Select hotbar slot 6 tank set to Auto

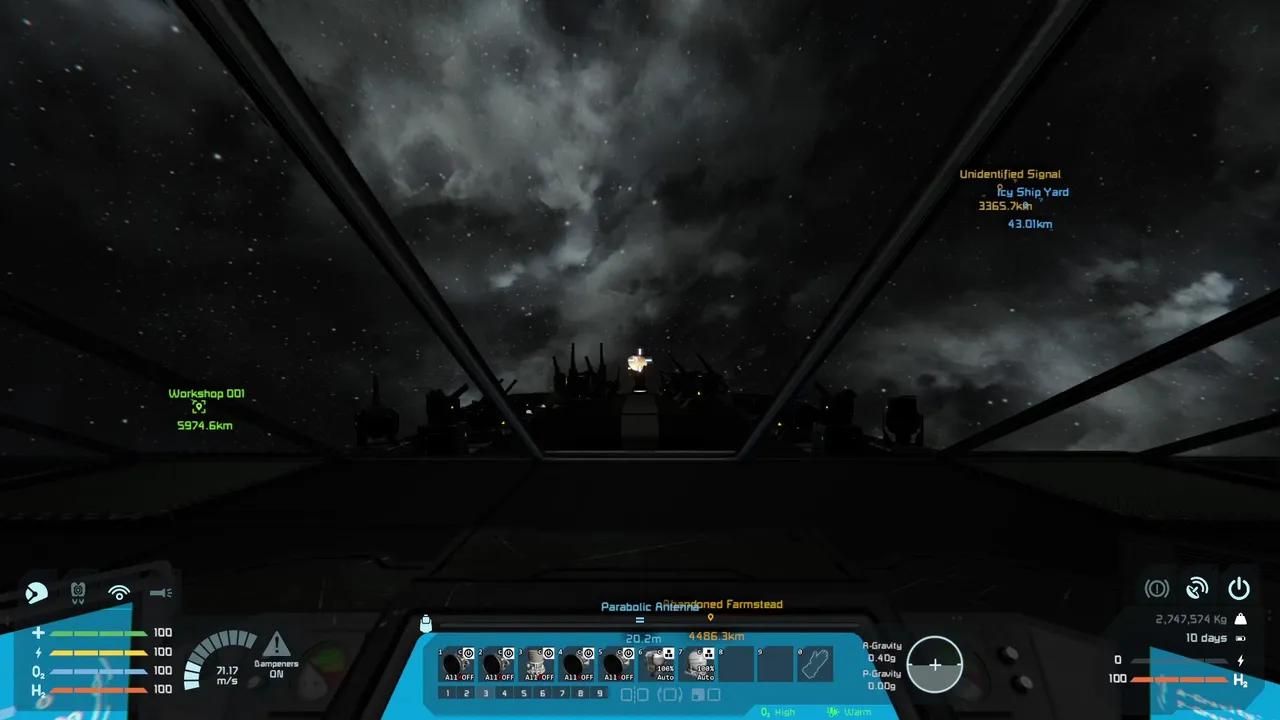tap(658, 663)
